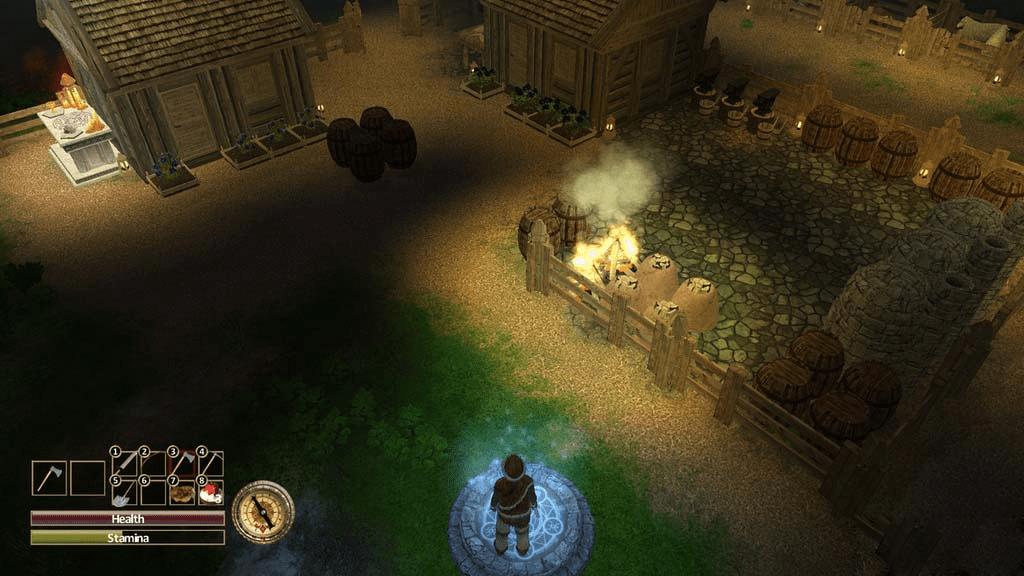Equip the bow from hotbar slot 2

coord(153,463)
